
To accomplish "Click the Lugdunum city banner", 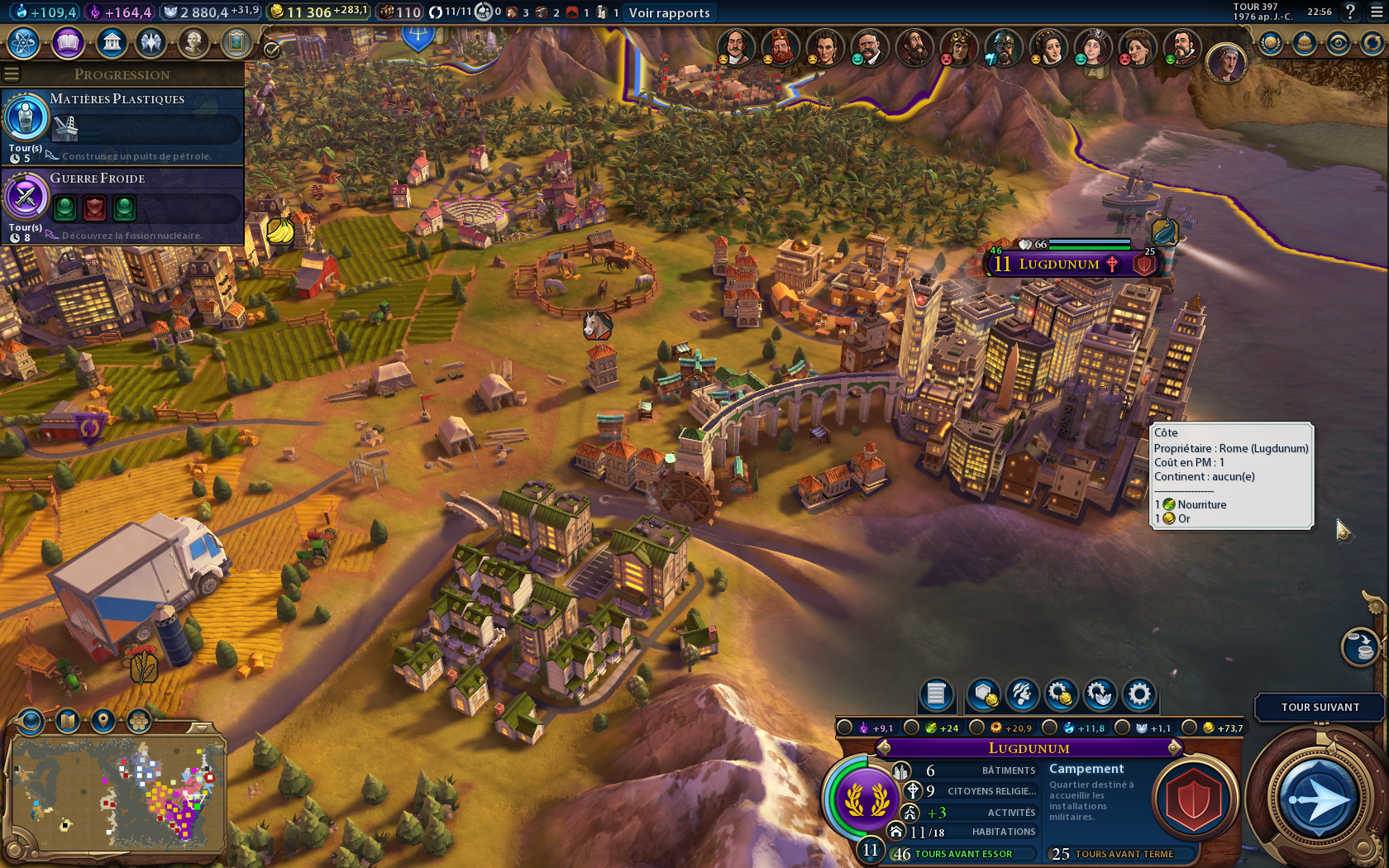I will tap(1058, 264).
